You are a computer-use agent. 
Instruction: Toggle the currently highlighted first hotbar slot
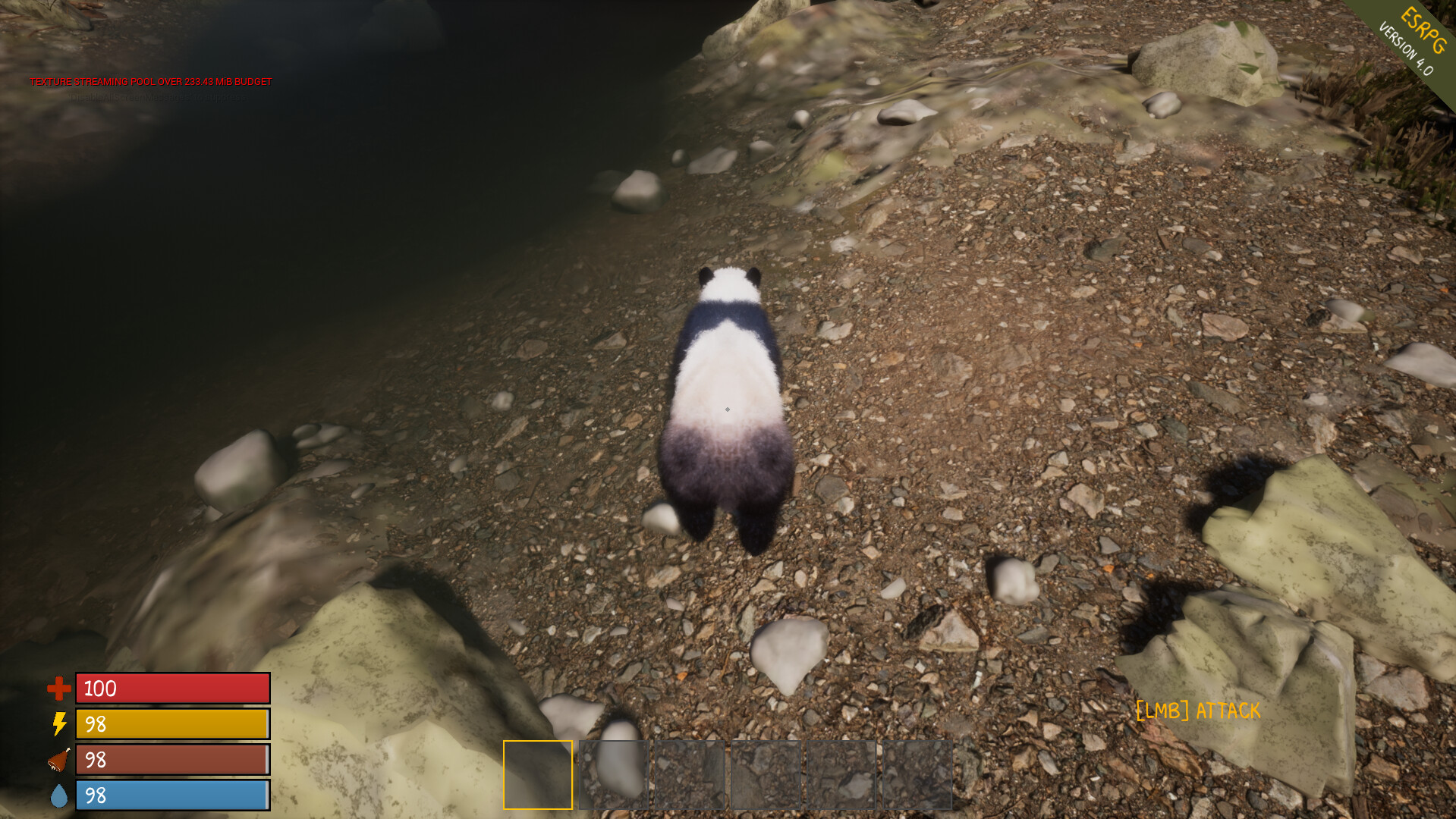(537, 775)
